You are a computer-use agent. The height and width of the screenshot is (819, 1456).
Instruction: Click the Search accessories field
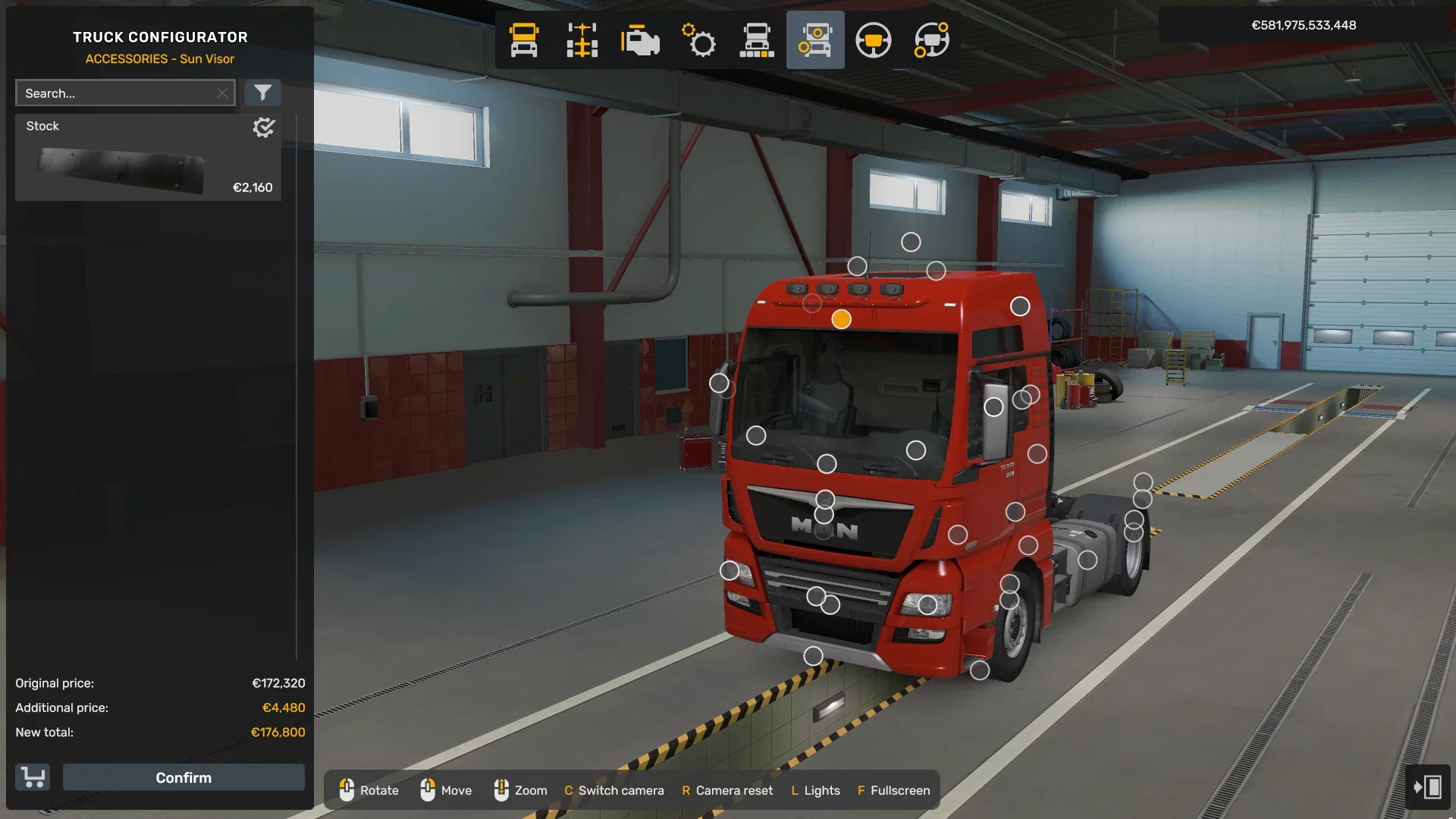point(121,93)
